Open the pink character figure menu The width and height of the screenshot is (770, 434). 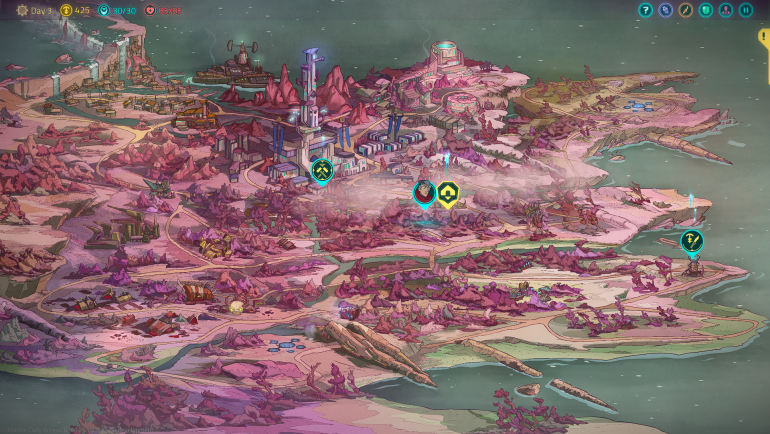(x=725, y=10)
